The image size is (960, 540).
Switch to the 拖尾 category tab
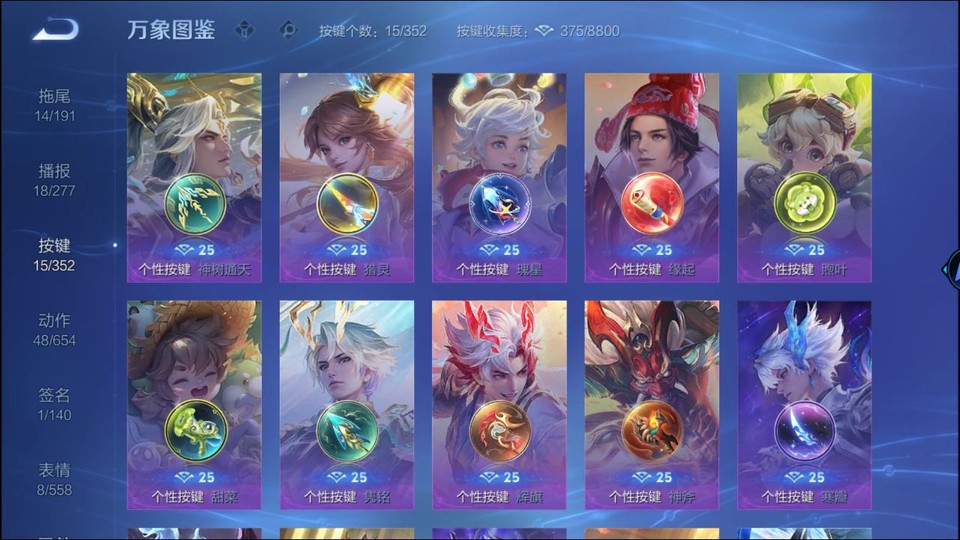pos(55,105)
